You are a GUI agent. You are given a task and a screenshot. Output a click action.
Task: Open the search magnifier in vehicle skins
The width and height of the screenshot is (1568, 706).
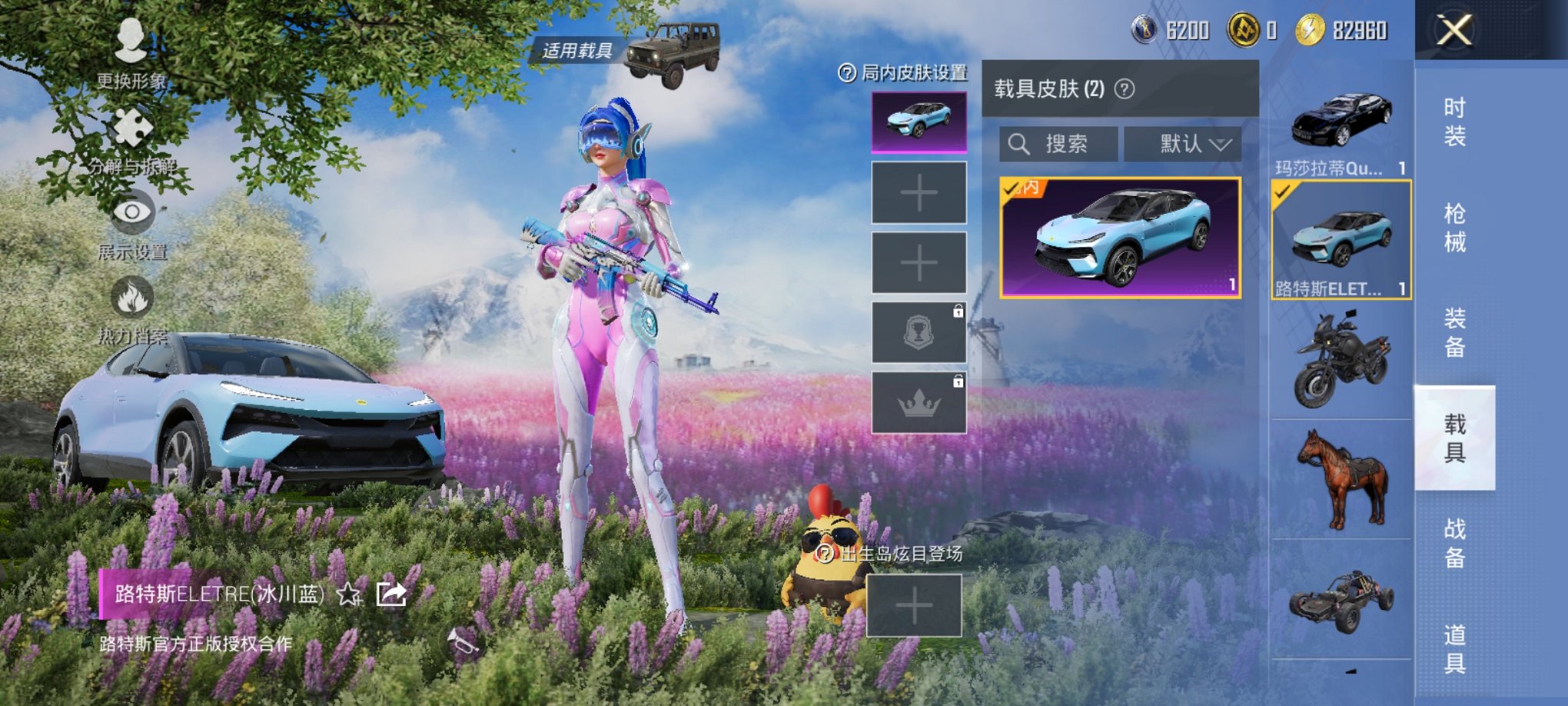(x=1022, y=144)
